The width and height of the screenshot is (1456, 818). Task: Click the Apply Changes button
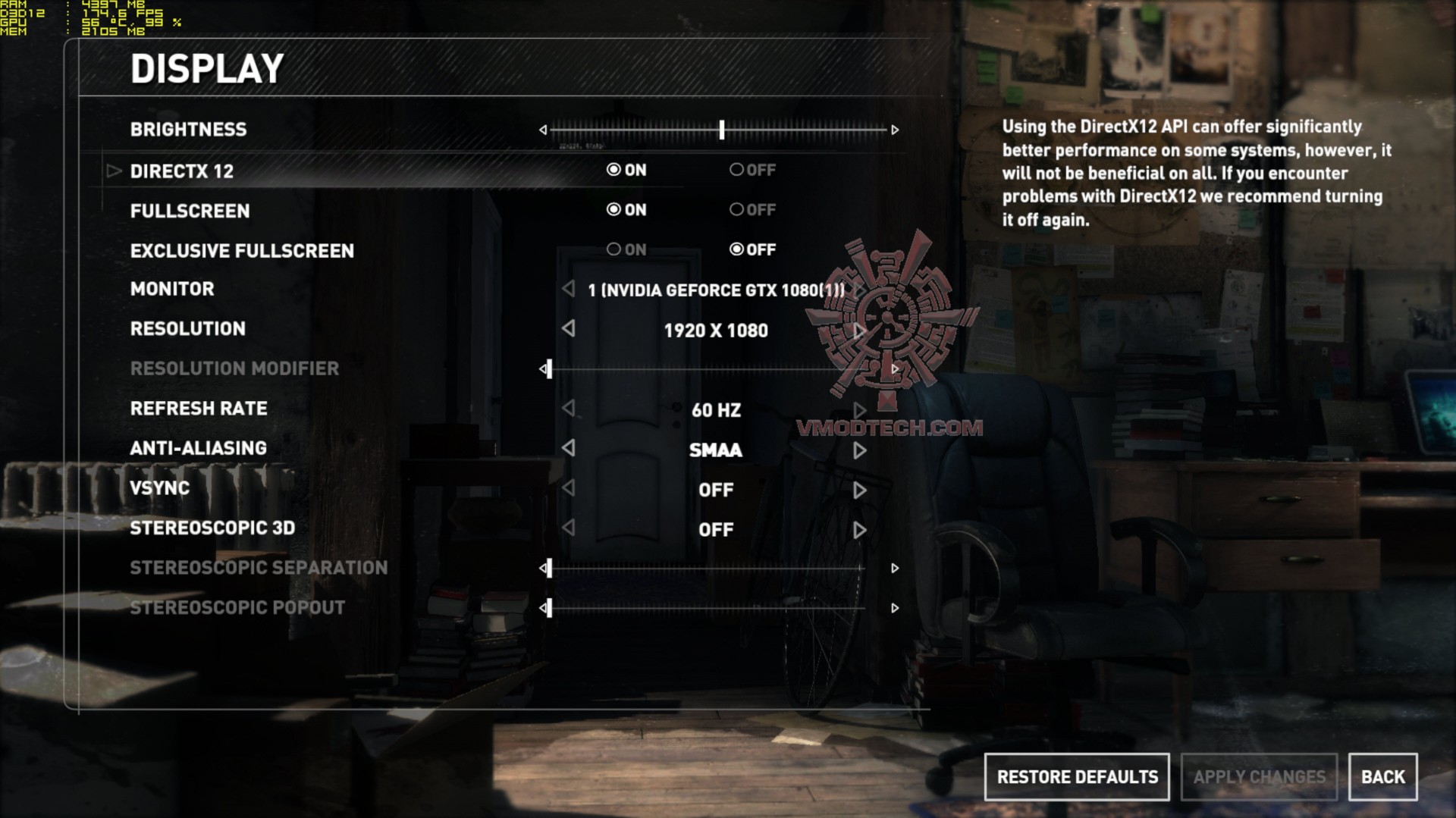[x=1259, y=777]
